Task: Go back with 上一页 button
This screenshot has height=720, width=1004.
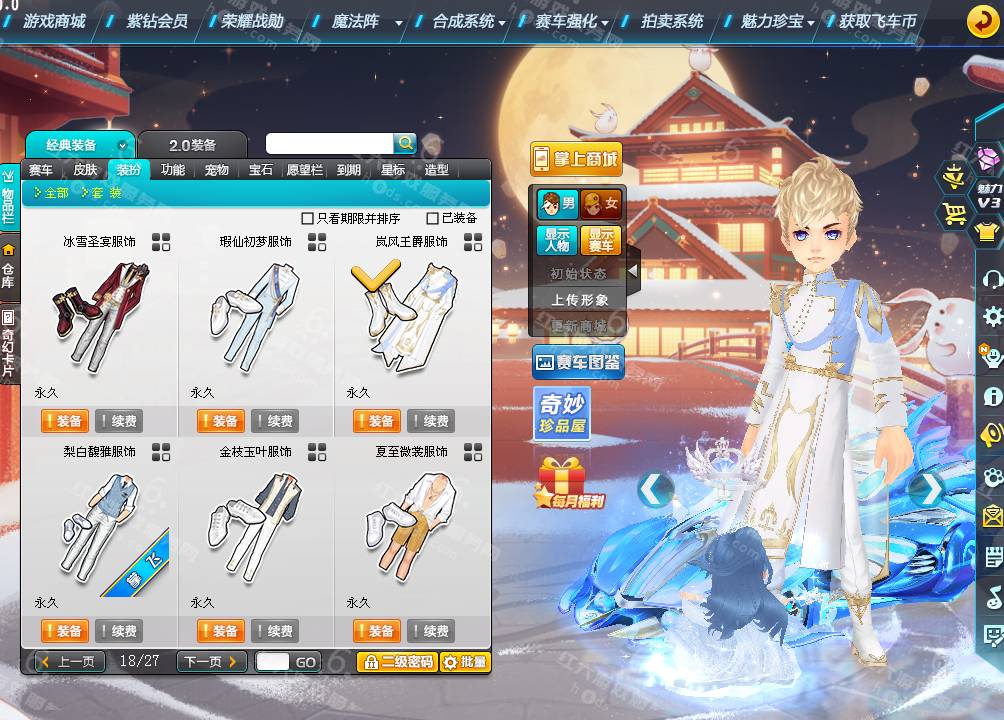Action: click(69, 662)
